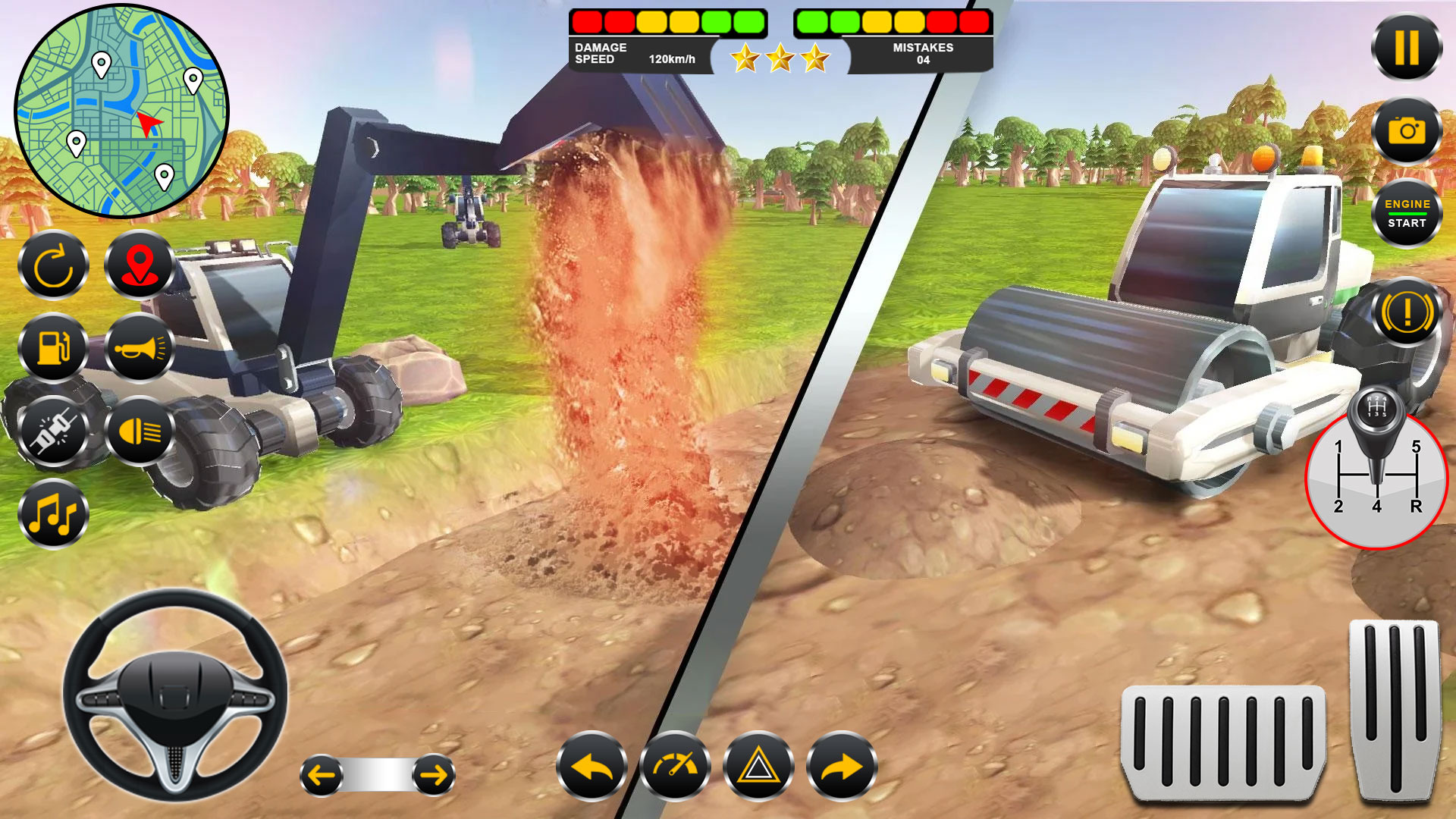This screenshot has width=1456, height=819.
Task: Open the speedometer gauge control
Action: tap(676, 767)
